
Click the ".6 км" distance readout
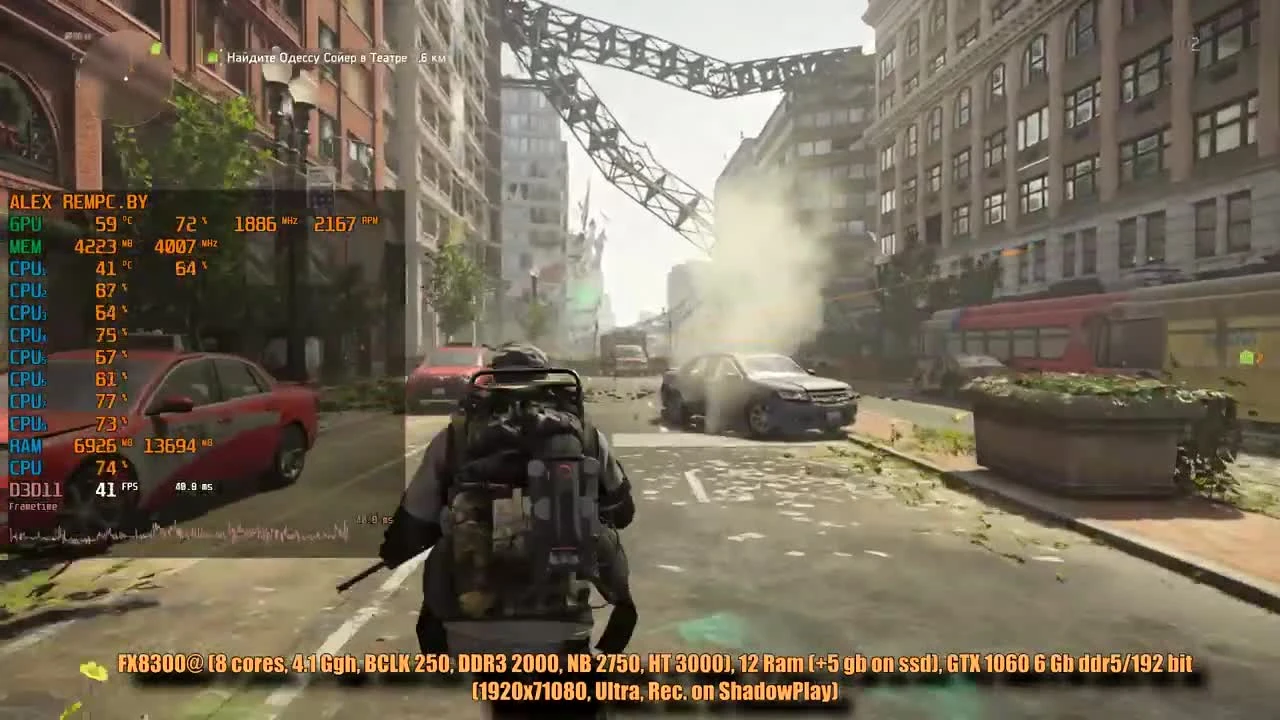[x=427, y=59]
